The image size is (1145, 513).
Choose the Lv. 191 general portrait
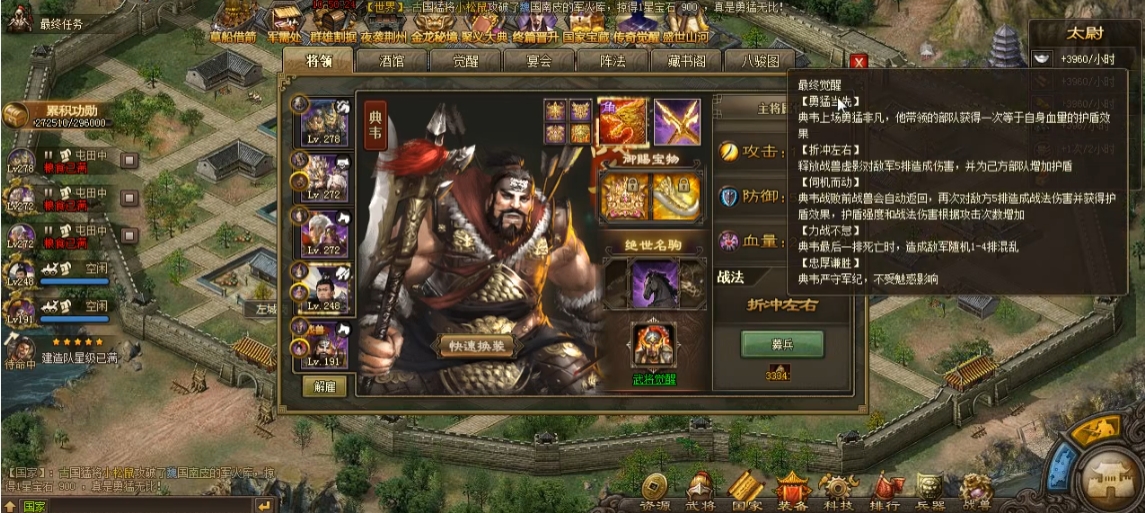326,341
